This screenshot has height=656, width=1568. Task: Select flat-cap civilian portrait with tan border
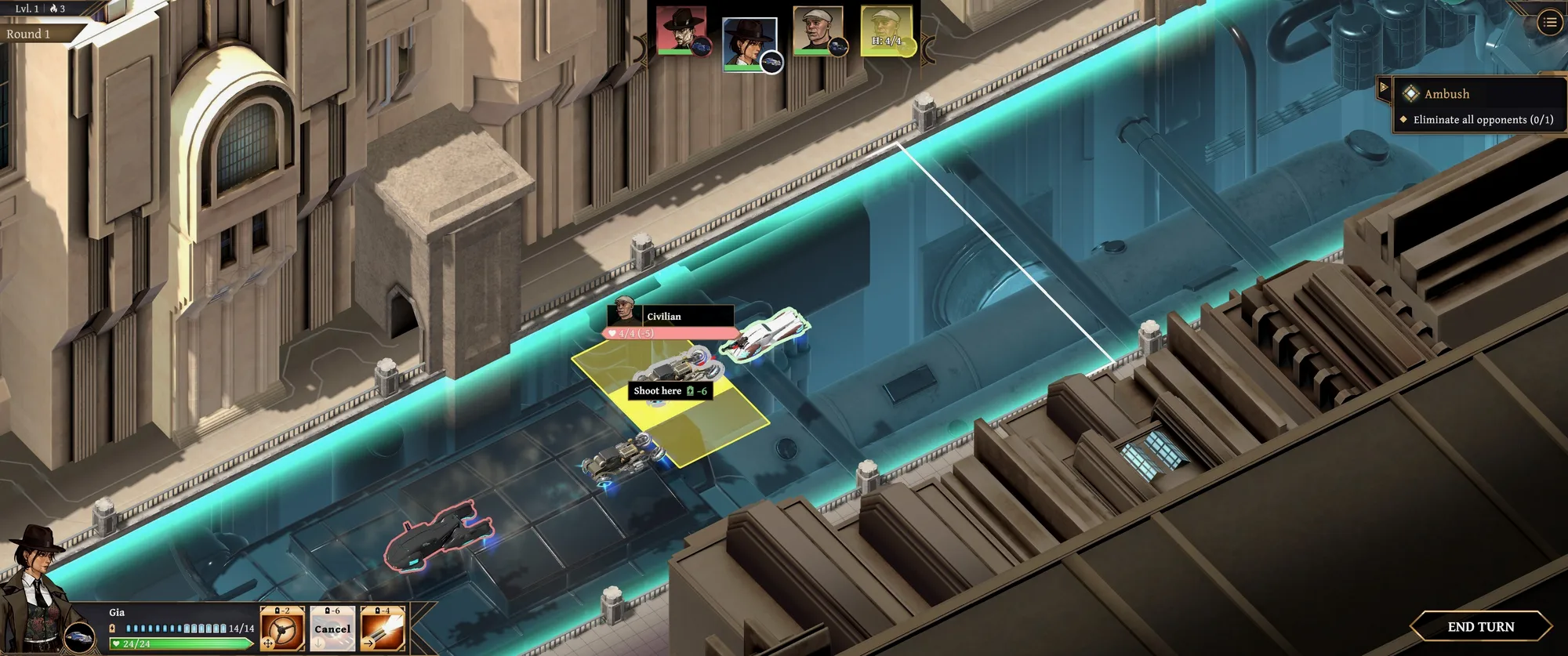(817, 31)
